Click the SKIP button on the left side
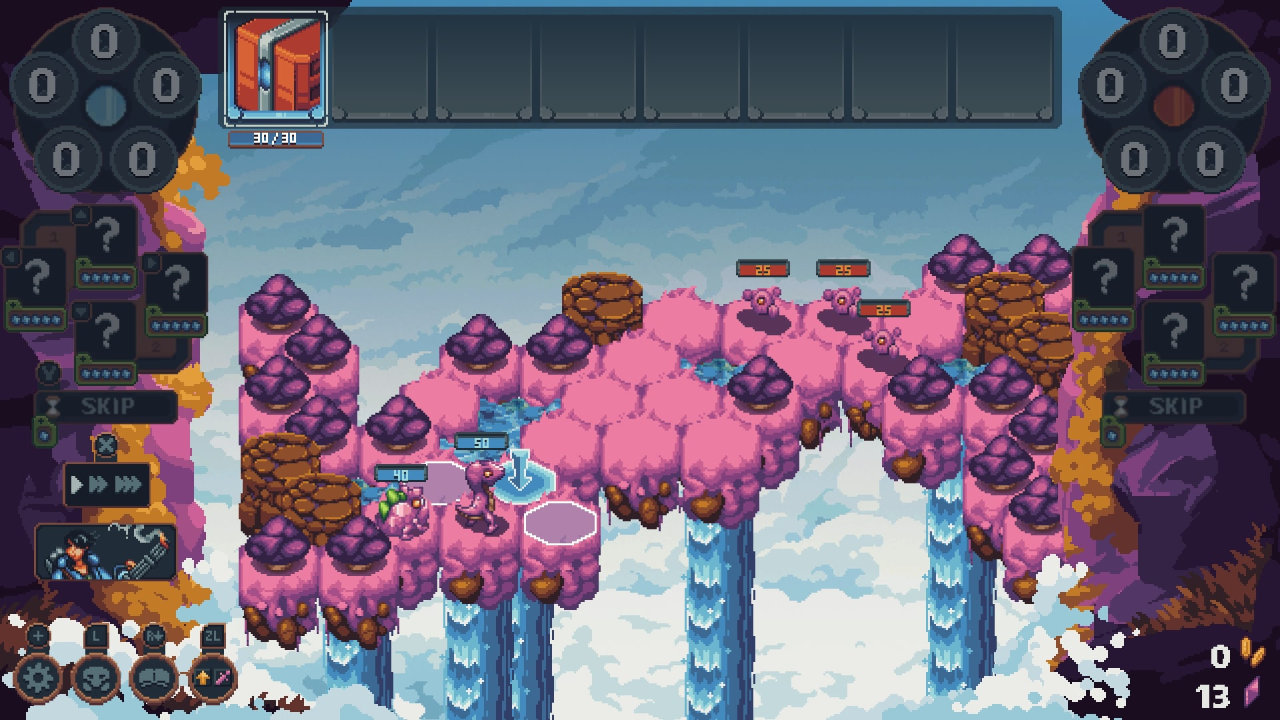The width and height of the screenshot is (1280, 720). 110,406
